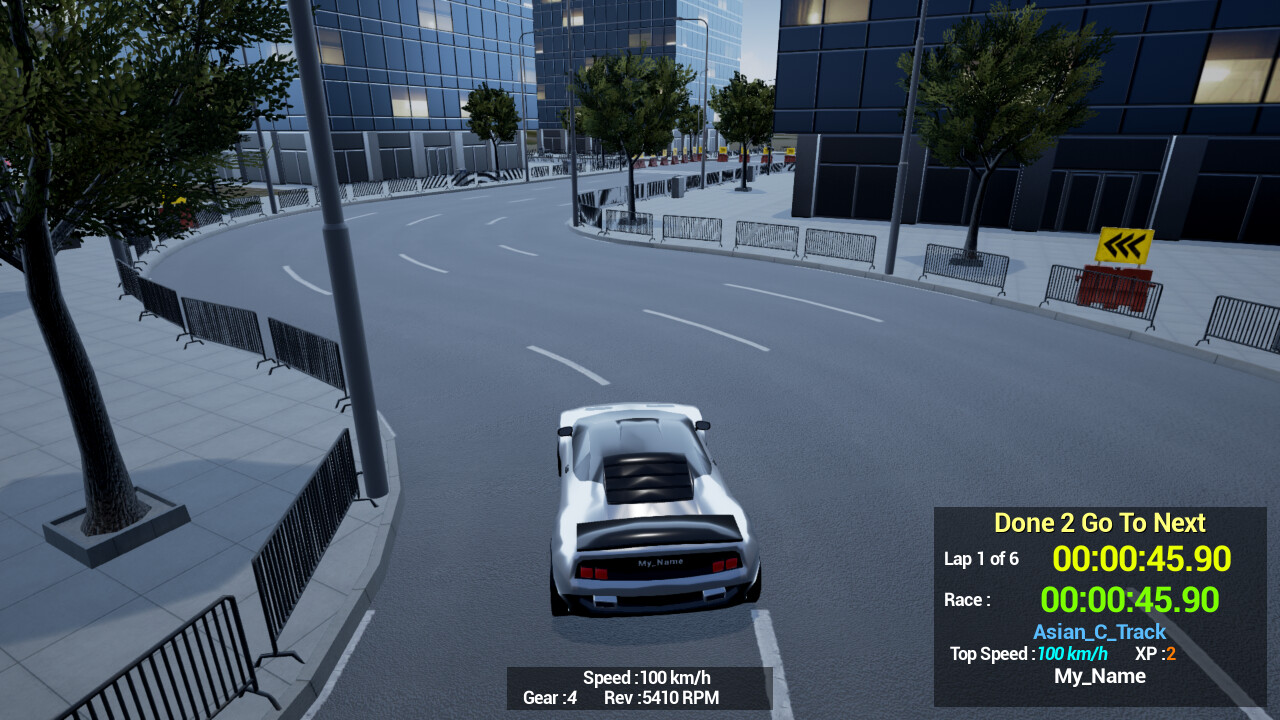Expand the Race stats section
1280x720 pixels.
[966, 600]
